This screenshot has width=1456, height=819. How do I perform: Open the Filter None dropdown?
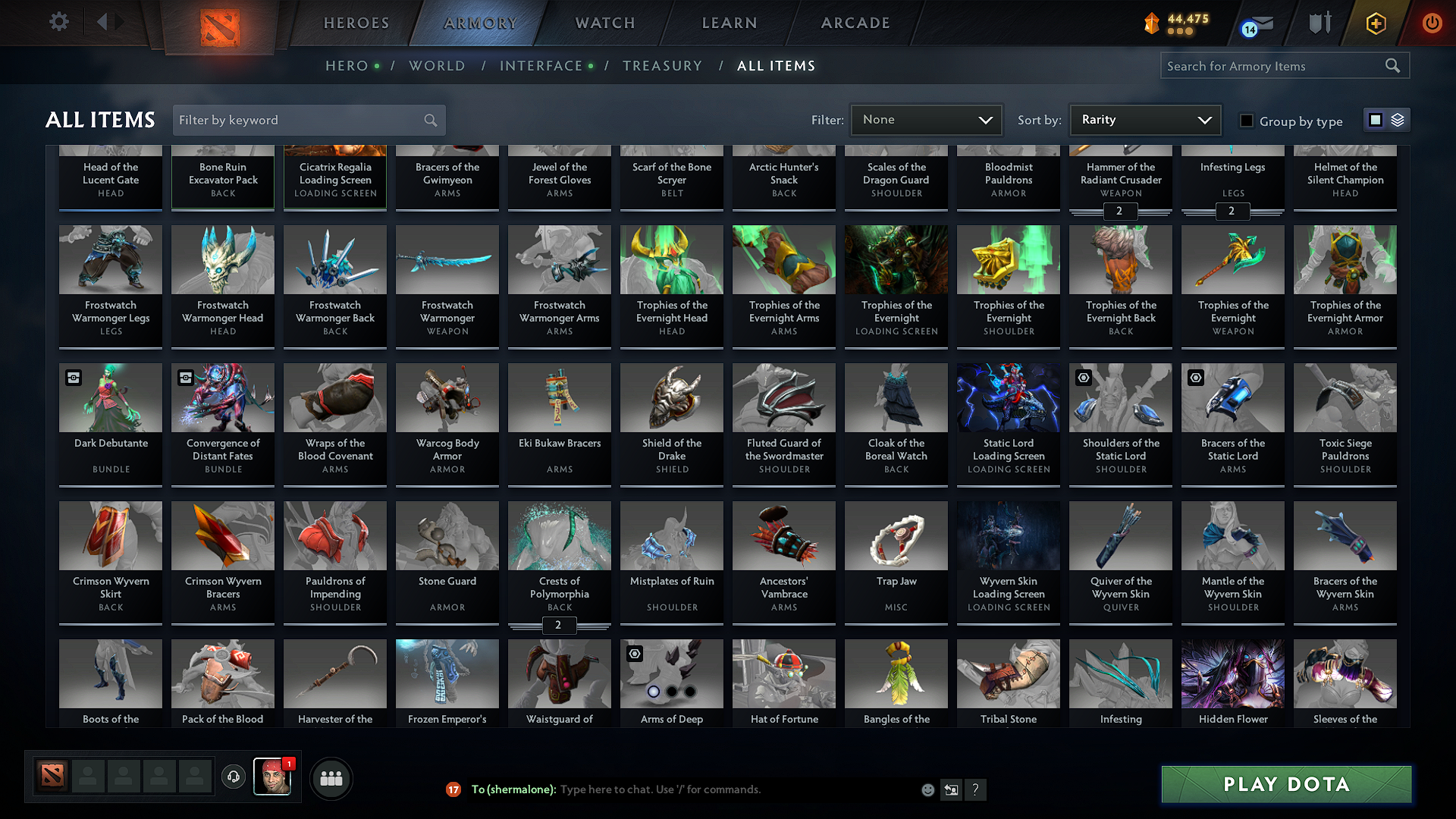(925, 119)
